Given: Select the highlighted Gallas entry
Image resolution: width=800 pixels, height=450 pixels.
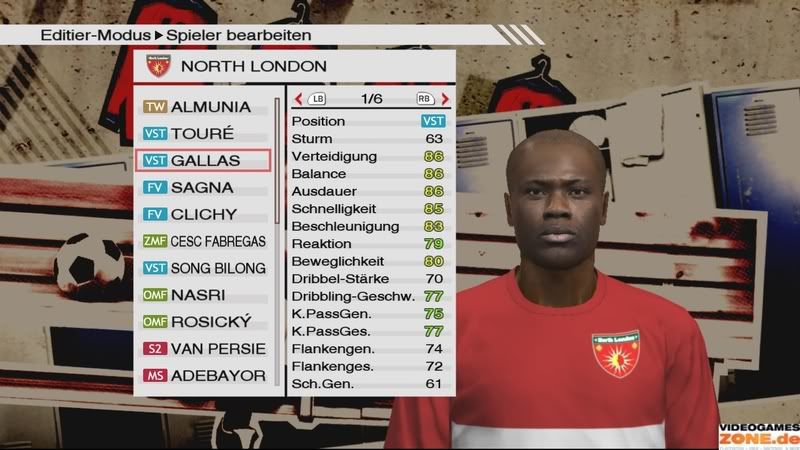Looking at the screenshot, I should [205, 161].
